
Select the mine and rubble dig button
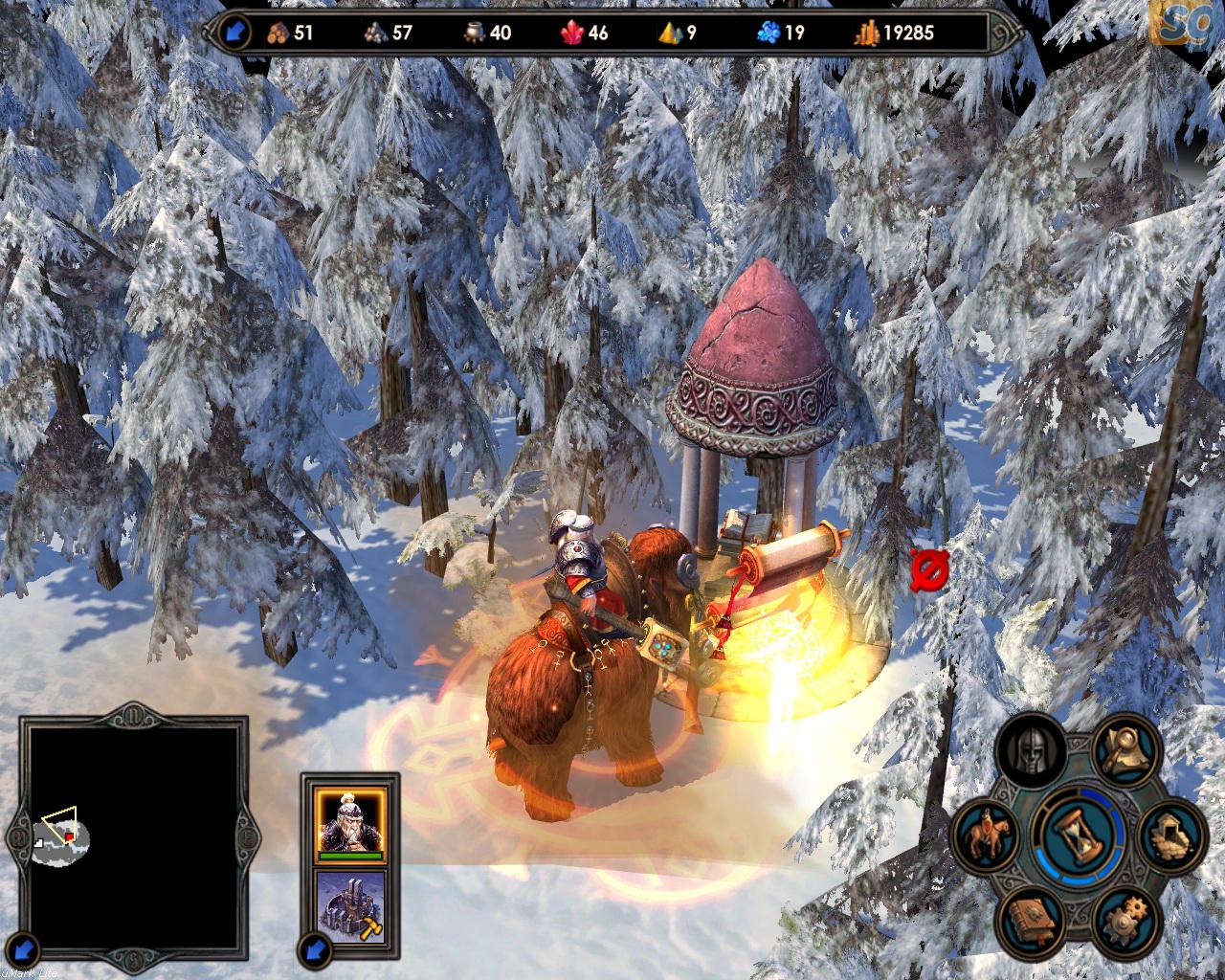[x=1169, y=833]
